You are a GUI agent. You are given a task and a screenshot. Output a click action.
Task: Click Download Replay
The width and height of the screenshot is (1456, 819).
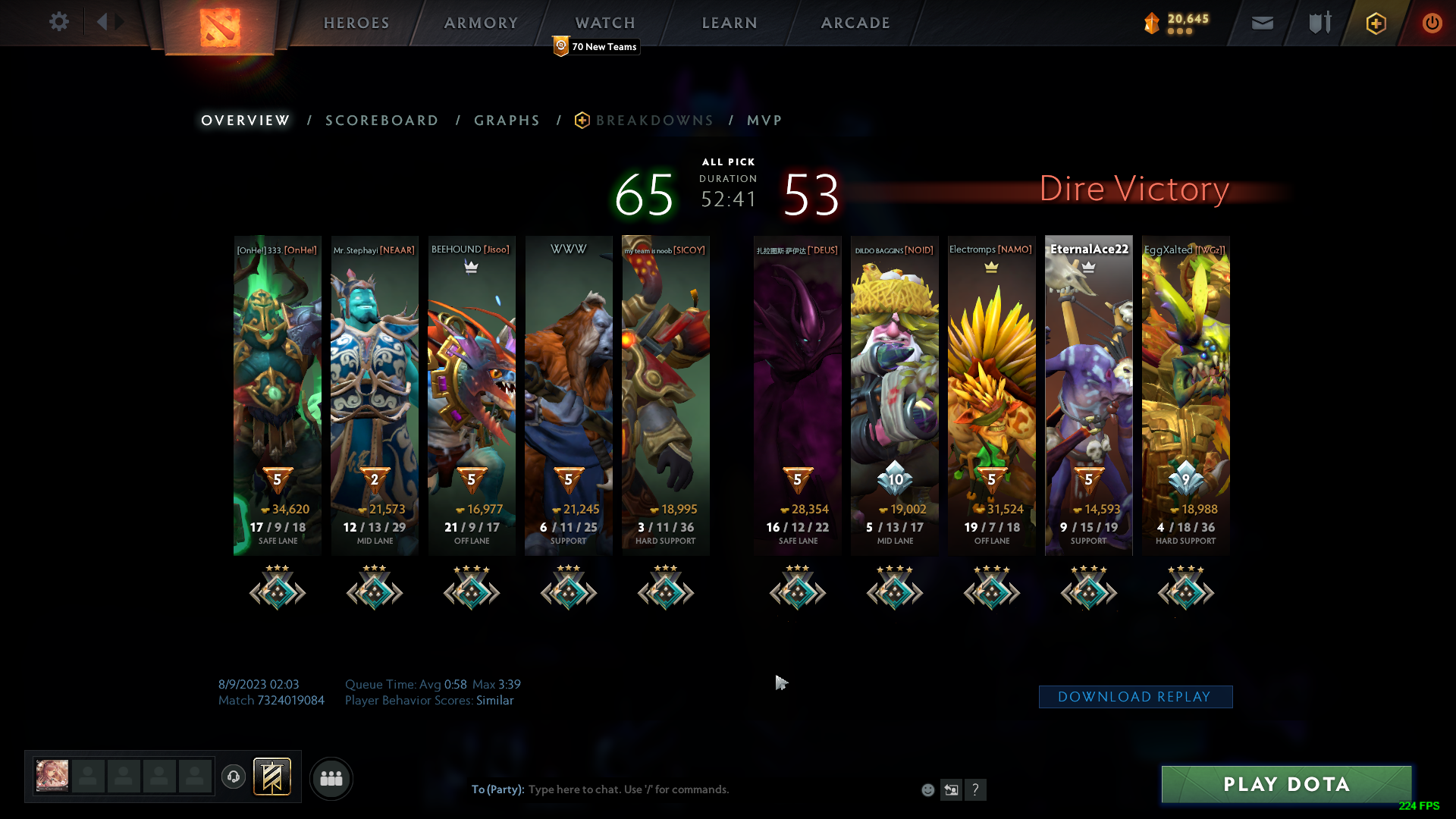click(x=1135, y=696)
